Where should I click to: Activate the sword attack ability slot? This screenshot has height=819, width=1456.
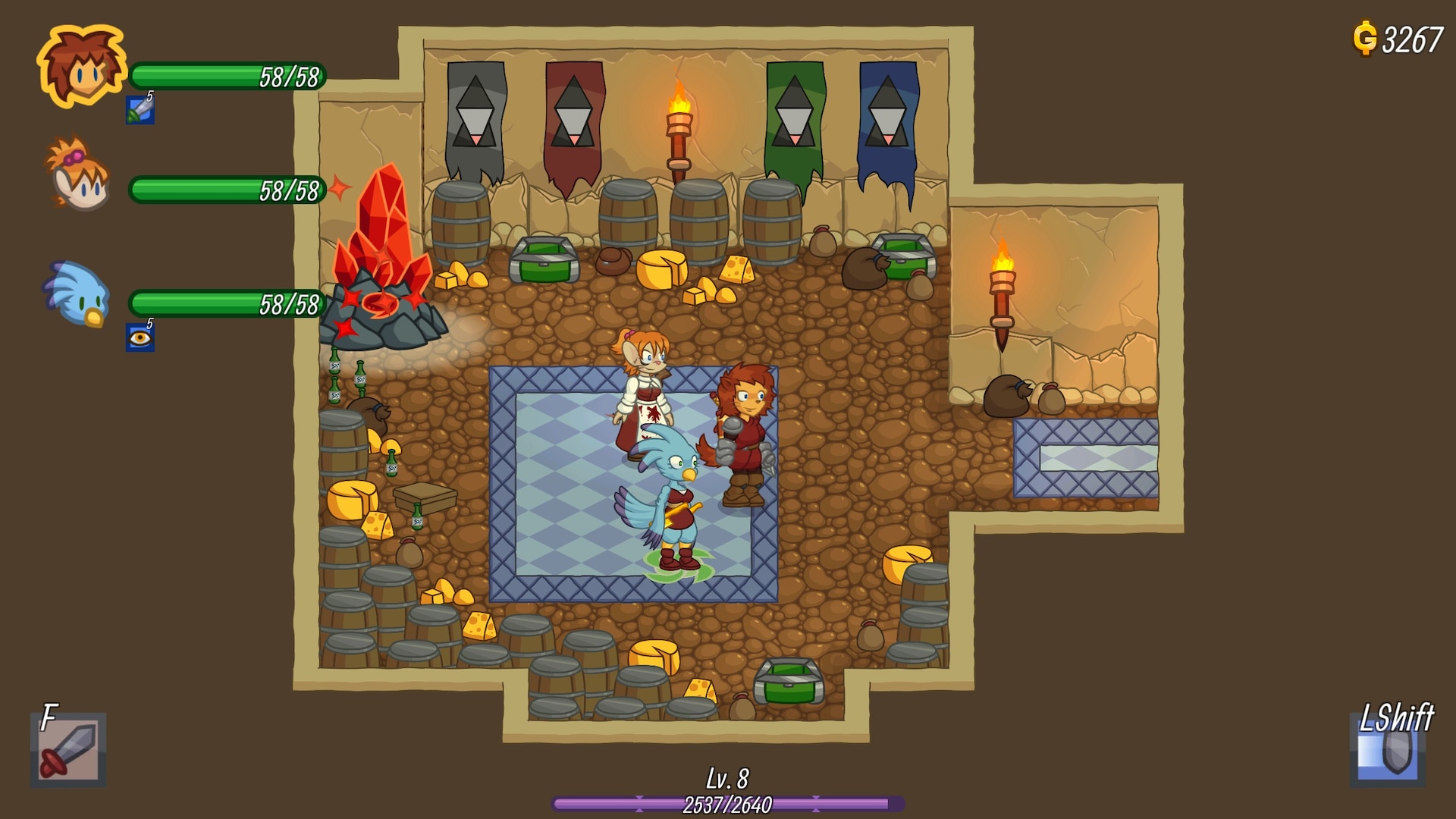pyautogui.click(x=69, y=750)
